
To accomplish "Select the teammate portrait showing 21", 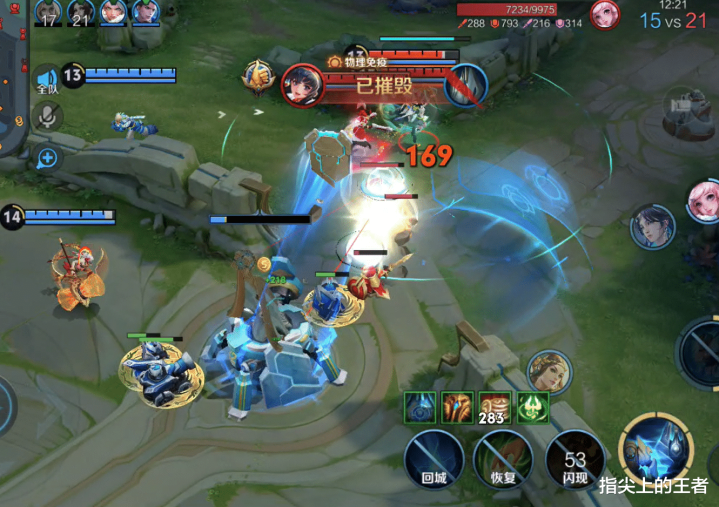I will 80,12.
